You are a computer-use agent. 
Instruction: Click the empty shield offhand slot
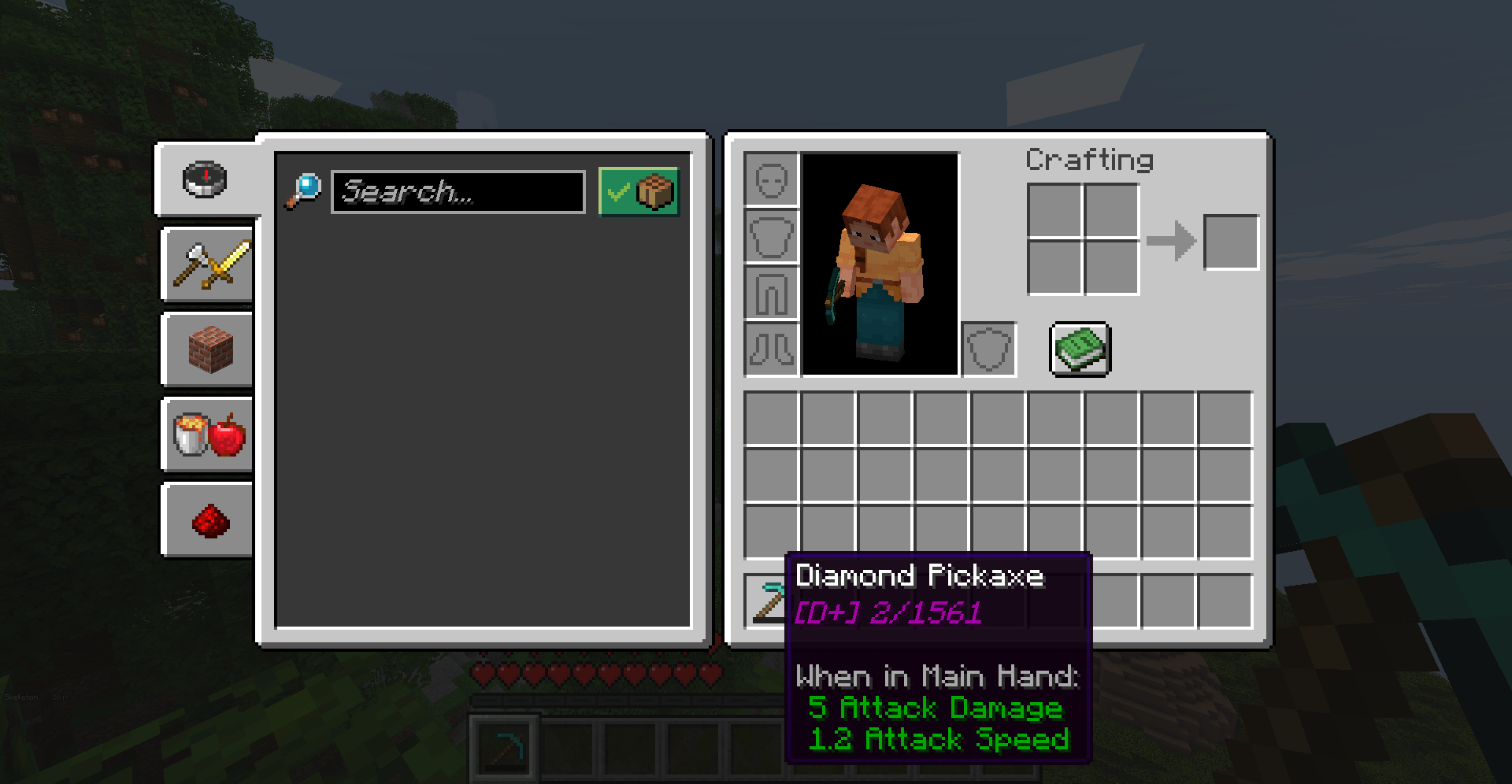pos(988,349)
